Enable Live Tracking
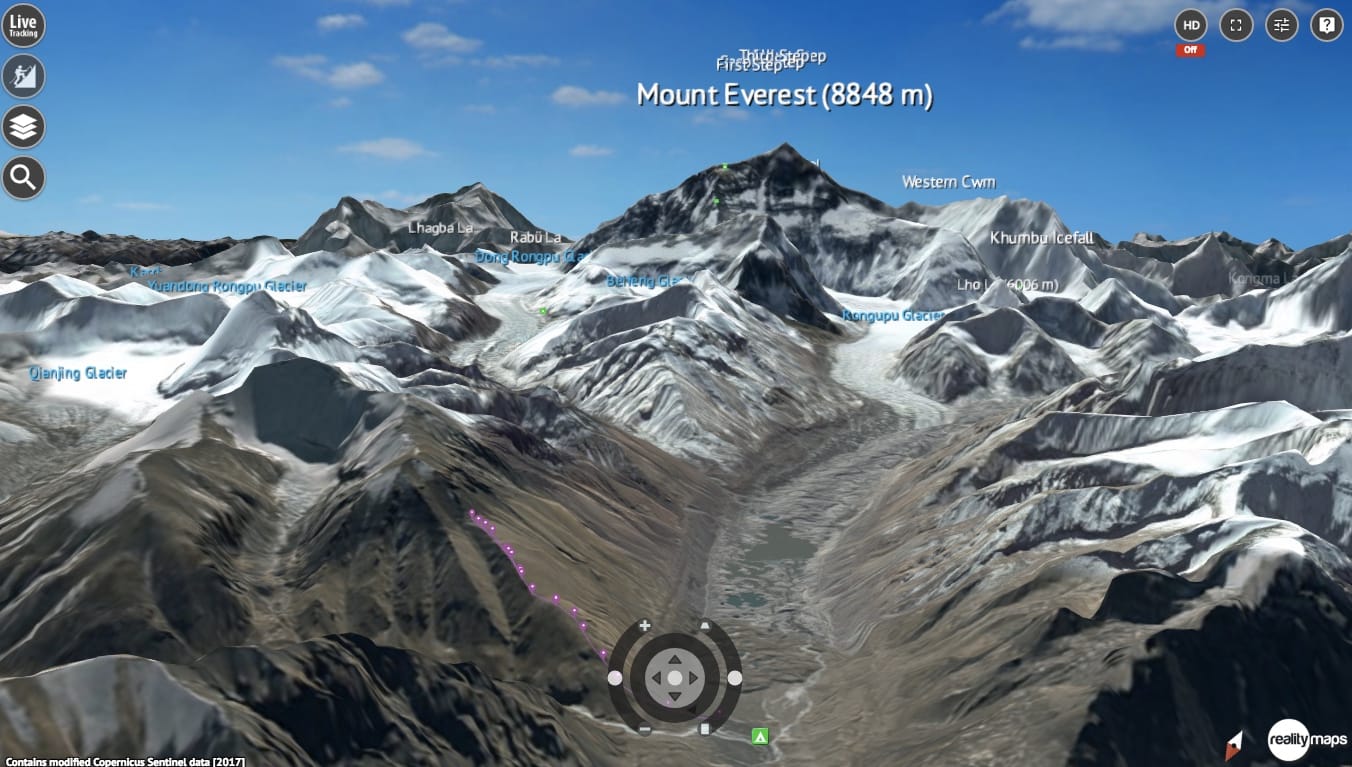The width and height of the screenshot is (1352, 767). [23, 26]
